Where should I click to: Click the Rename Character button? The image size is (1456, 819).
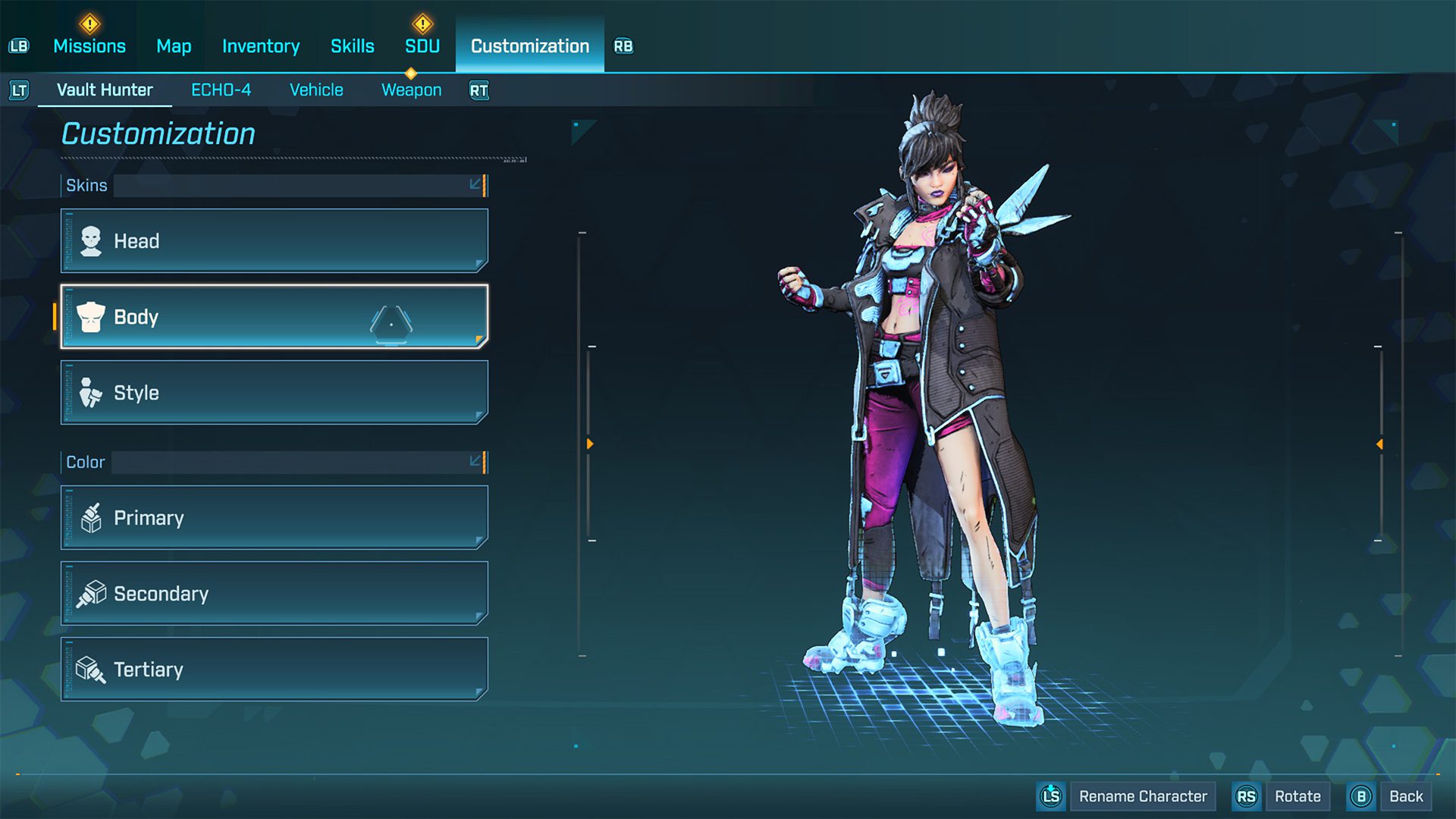(x=1142, y=796)
